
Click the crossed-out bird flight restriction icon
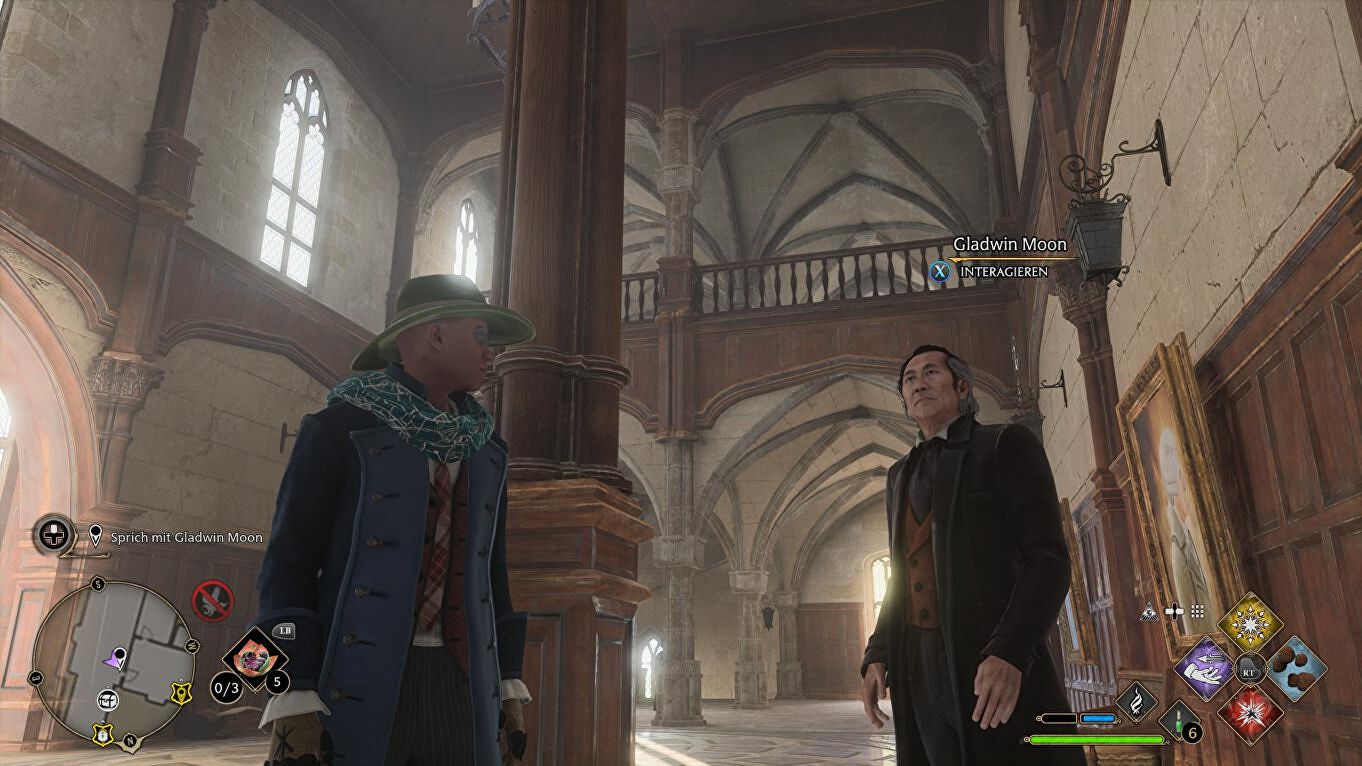[212, 601]
